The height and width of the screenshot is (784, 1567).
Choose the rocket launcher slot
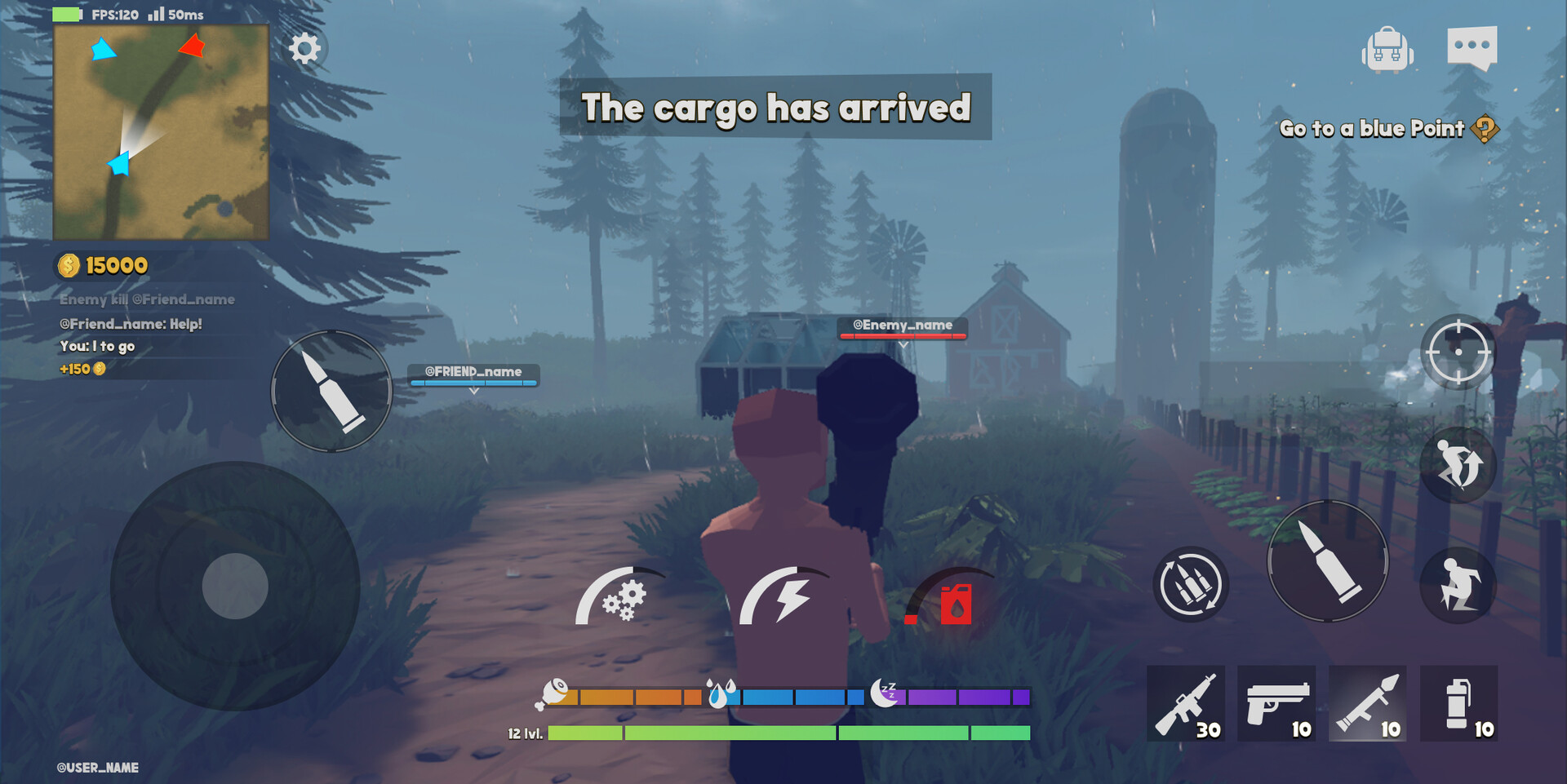pyautogui.click(x=1368, y=703)
